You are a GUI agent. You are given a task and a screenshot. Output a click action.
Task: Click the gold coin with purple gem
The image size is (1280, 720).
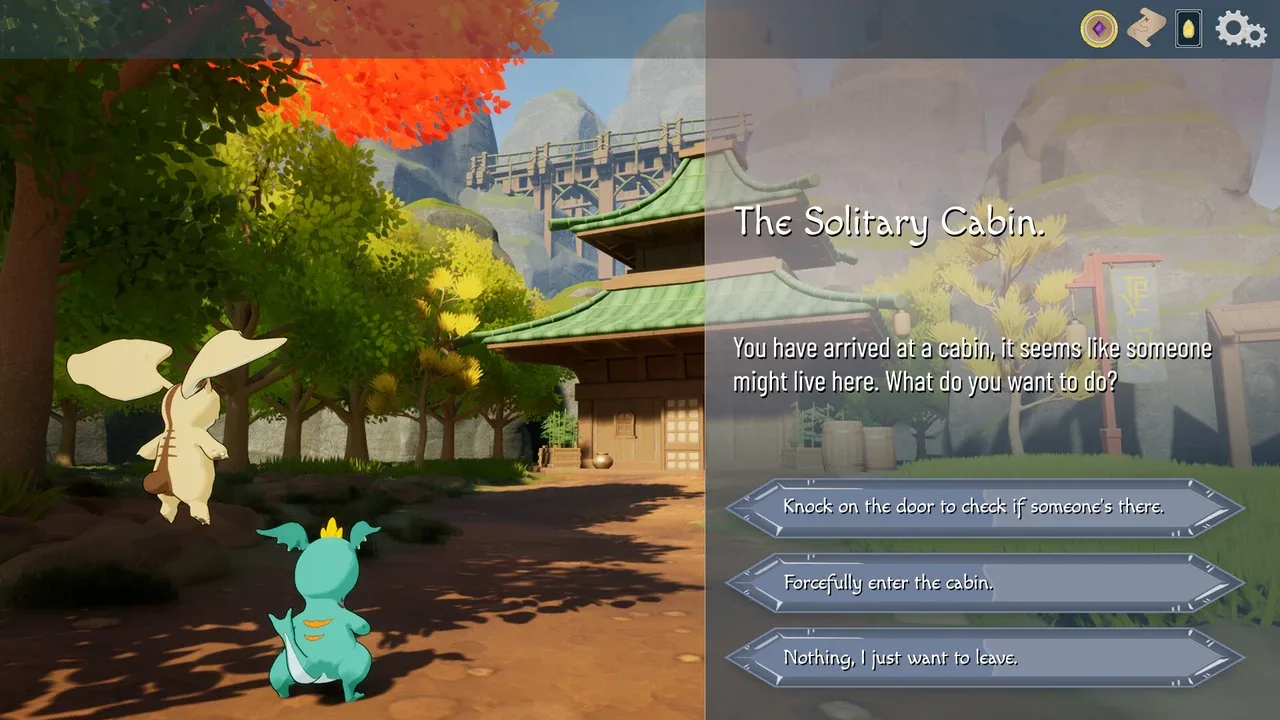1099,29
